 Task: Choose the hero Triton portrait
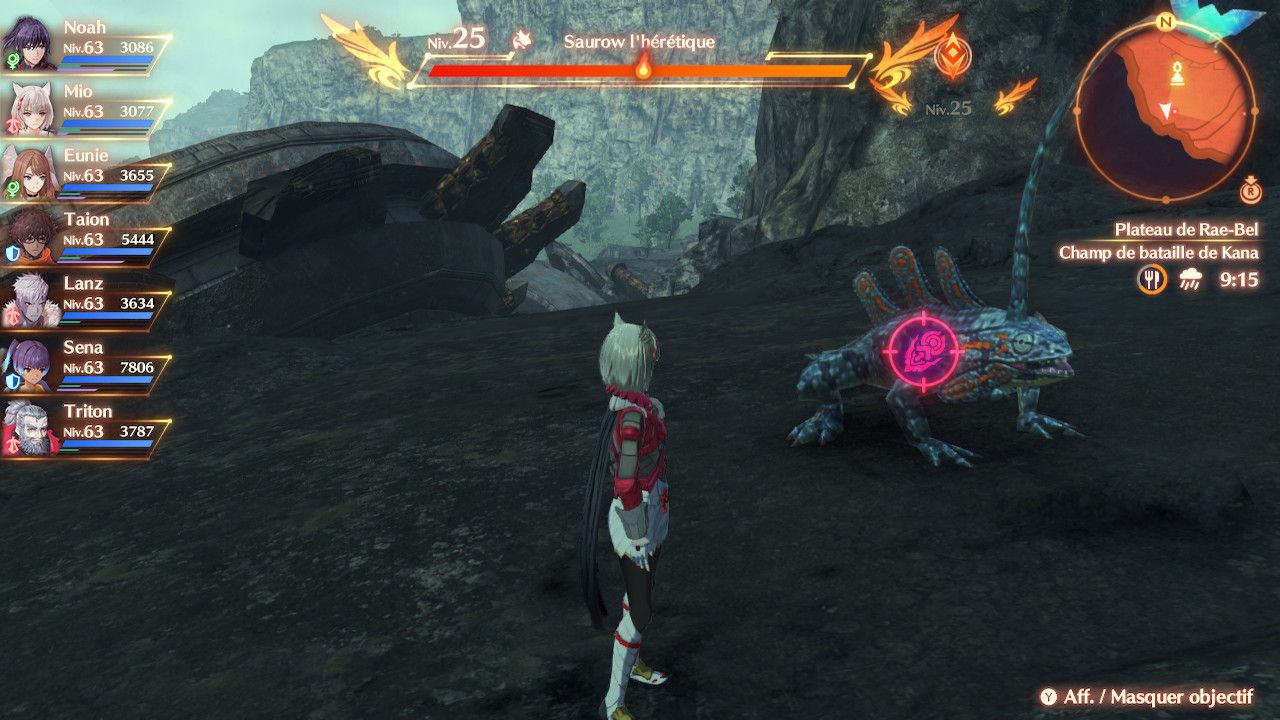28,428
